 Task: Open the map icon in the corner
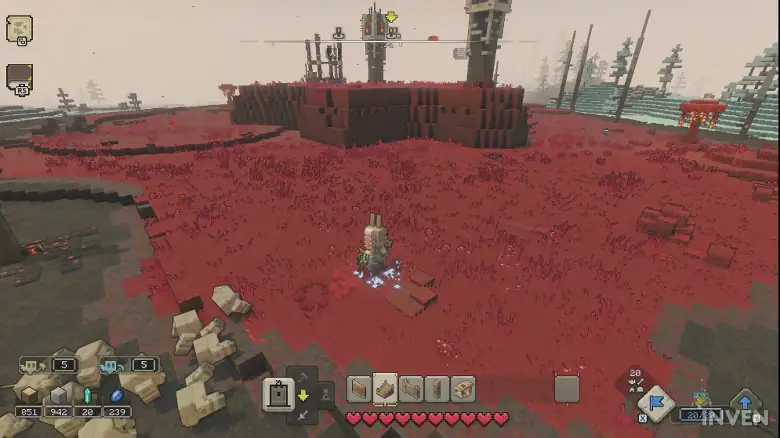19,28
